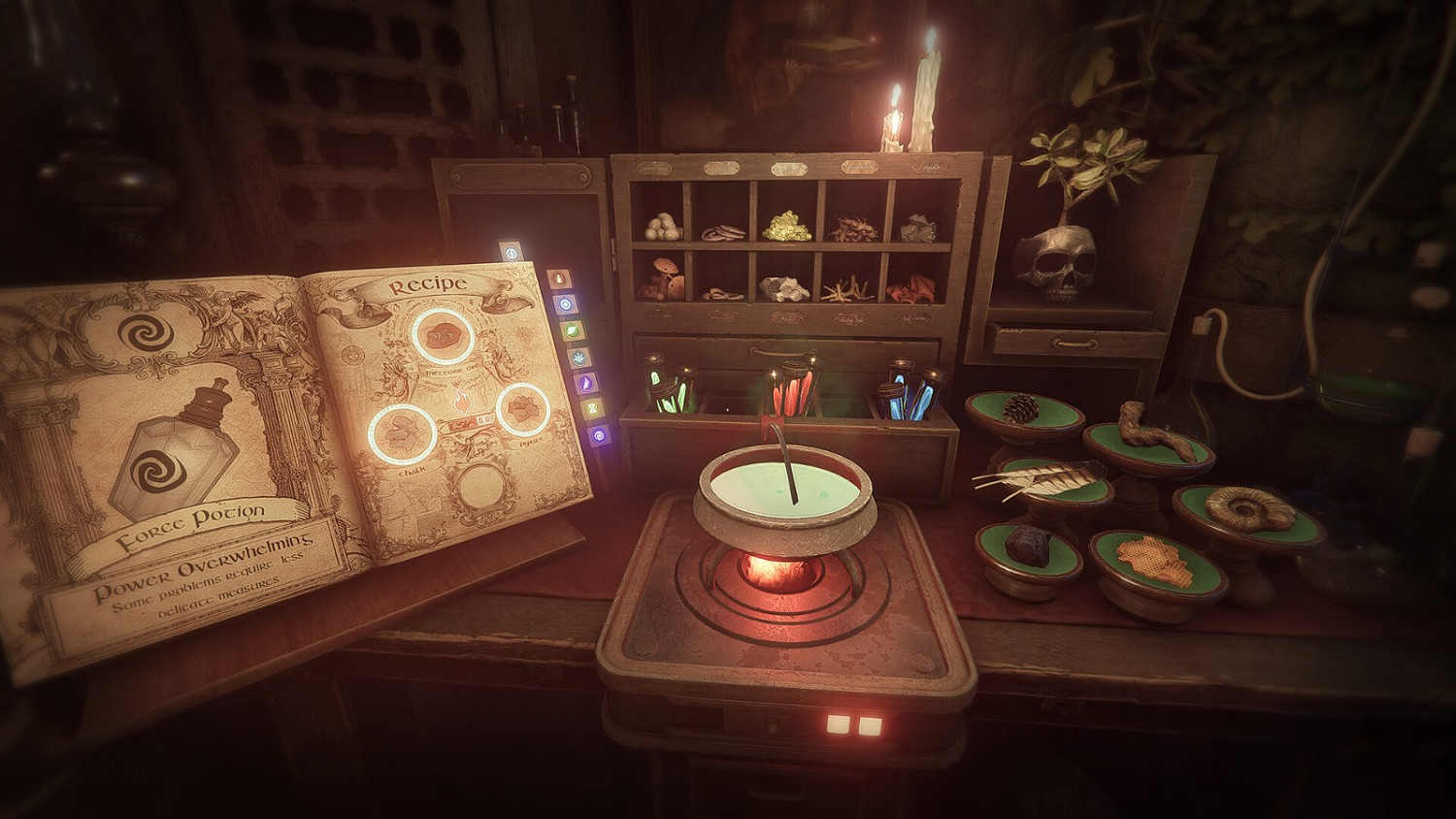The image size is (1456, 819).
Task: Select the frost element icon on the book edge
Action: [x=578, y=358]
